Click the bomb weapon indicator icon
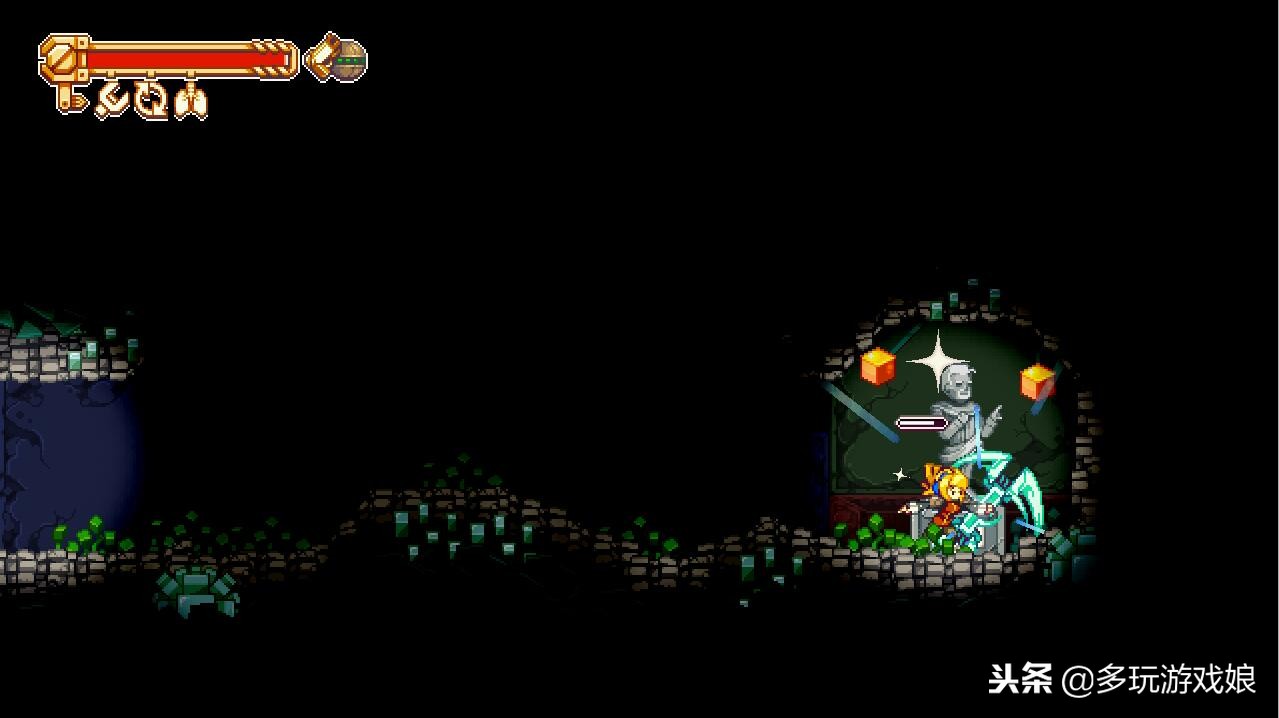Screen dimensions: 1279x718 (349, 60)
